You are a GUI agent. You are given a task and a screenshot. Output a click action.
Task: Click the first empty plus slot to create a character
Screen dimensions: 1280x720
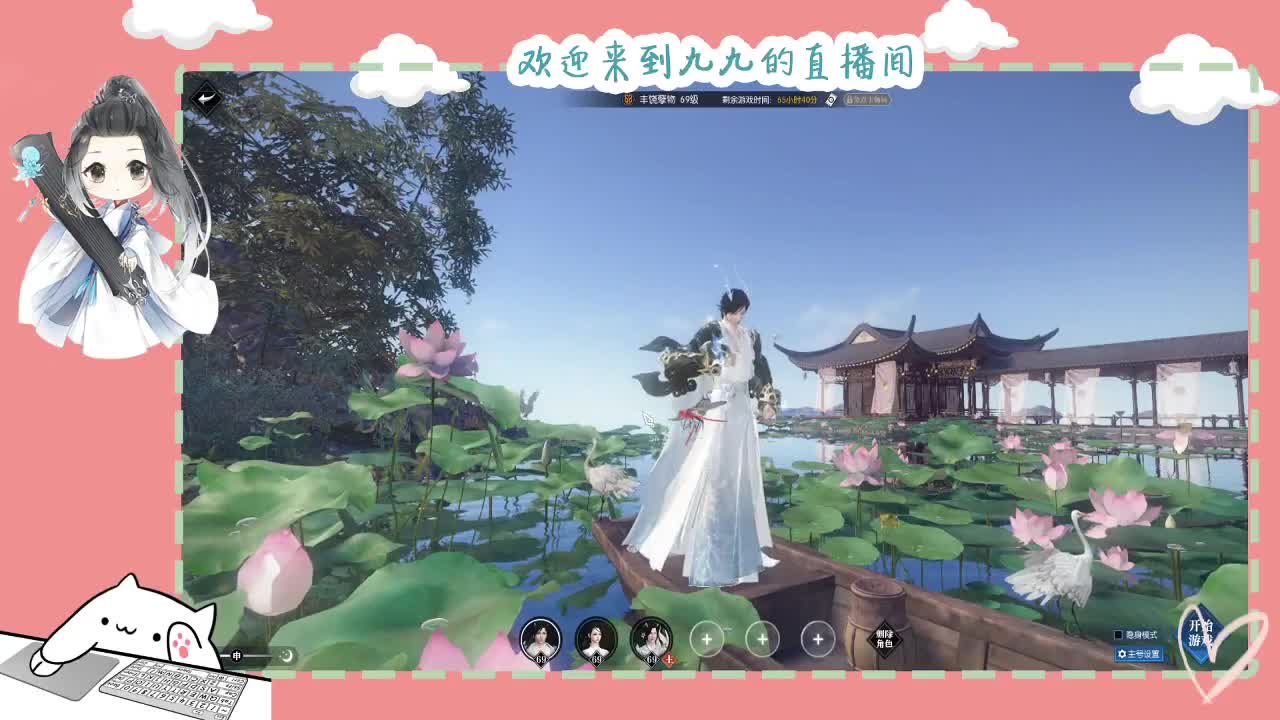coord(707,637)
